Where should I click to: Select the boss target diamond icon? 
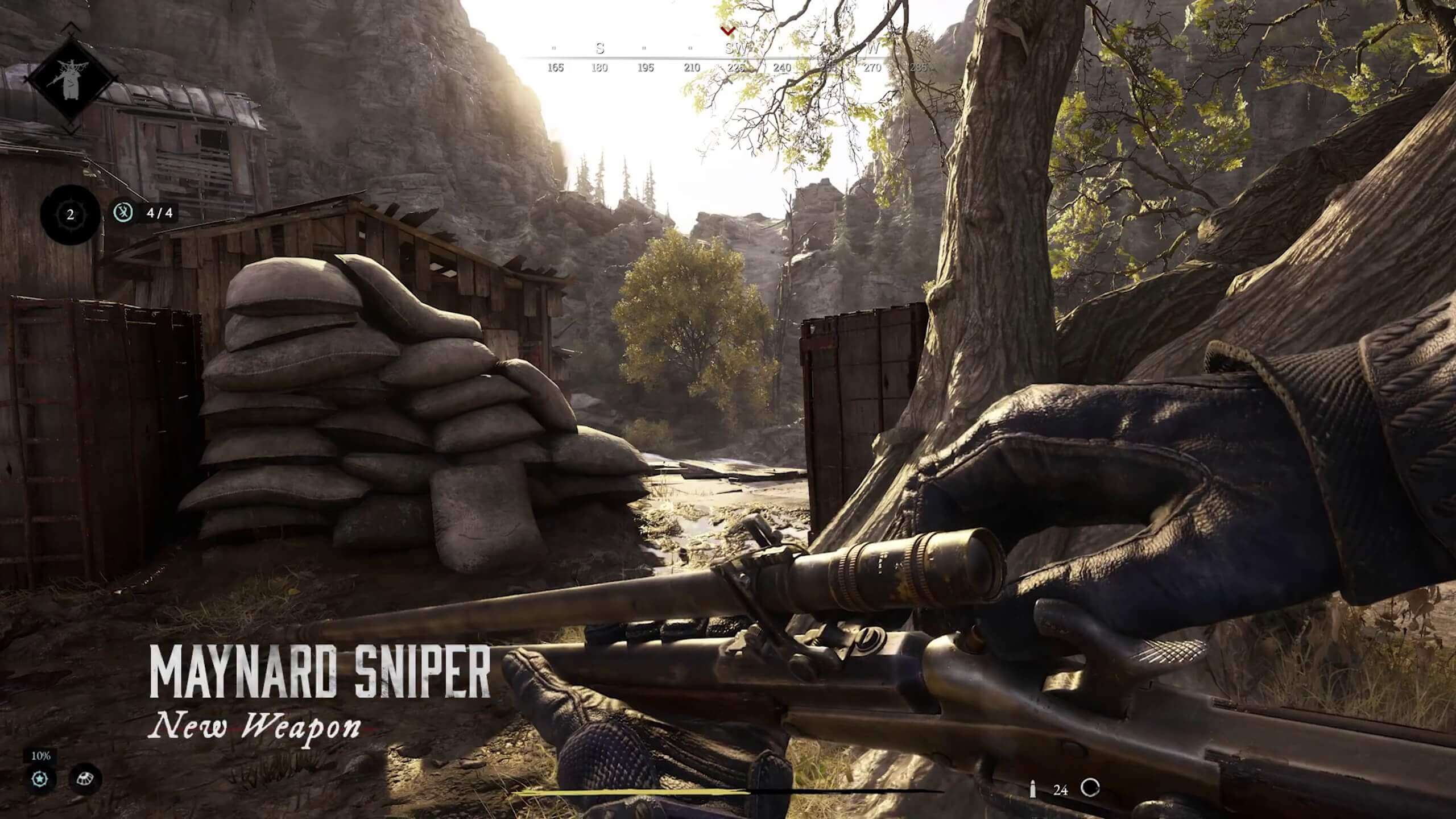point(71,80)
